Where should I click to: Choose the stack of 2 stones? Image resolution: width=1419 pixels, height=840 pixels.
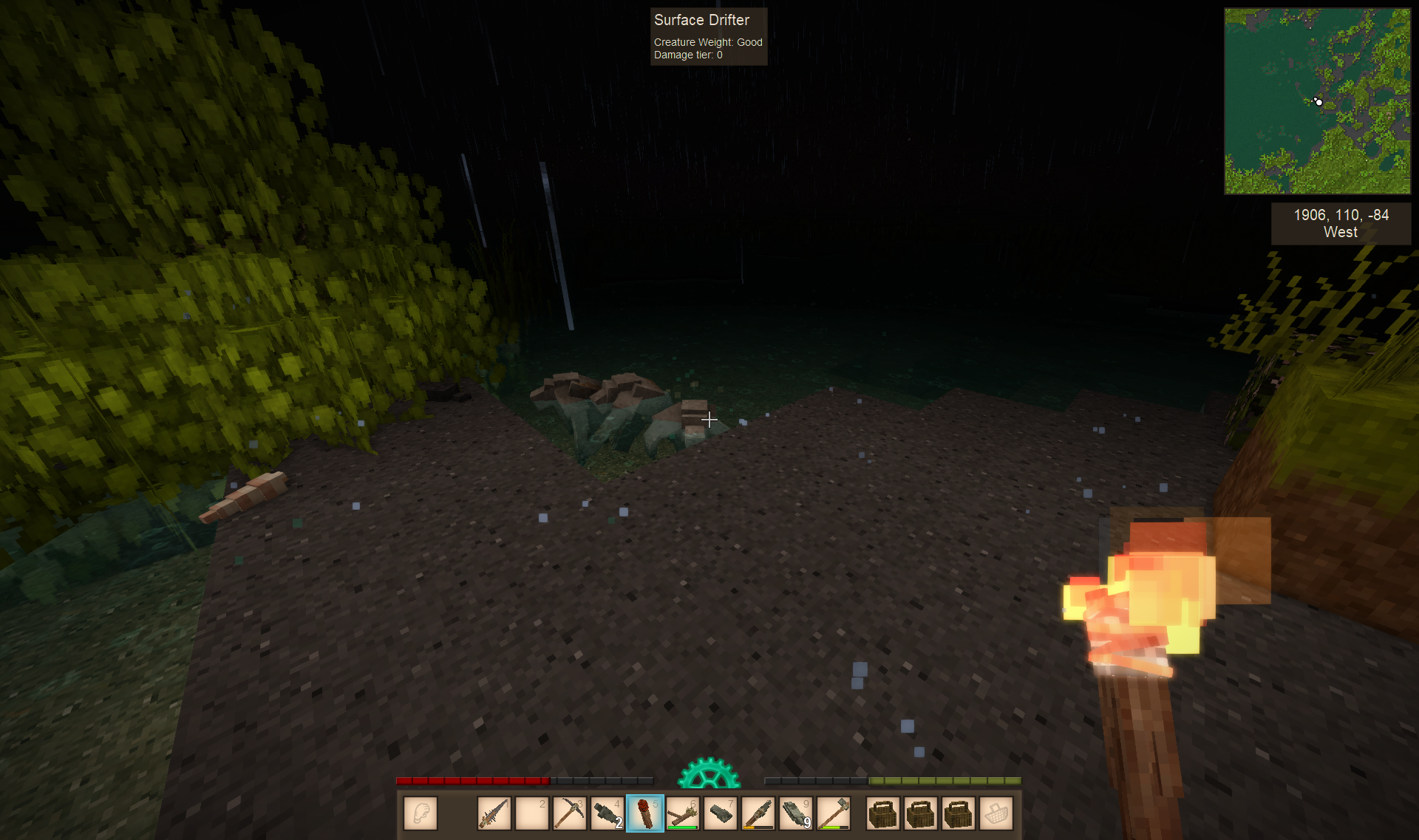607,813
